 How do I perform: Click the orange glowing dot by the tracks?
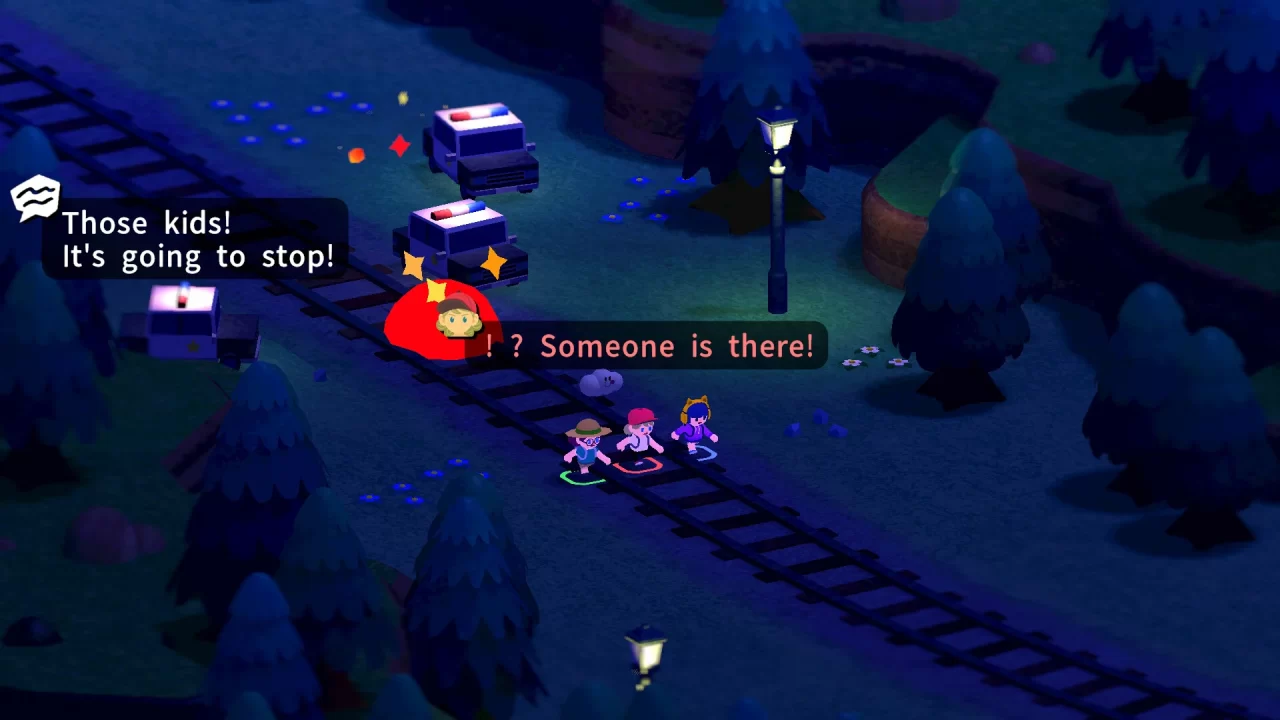[x=356, y=156]
